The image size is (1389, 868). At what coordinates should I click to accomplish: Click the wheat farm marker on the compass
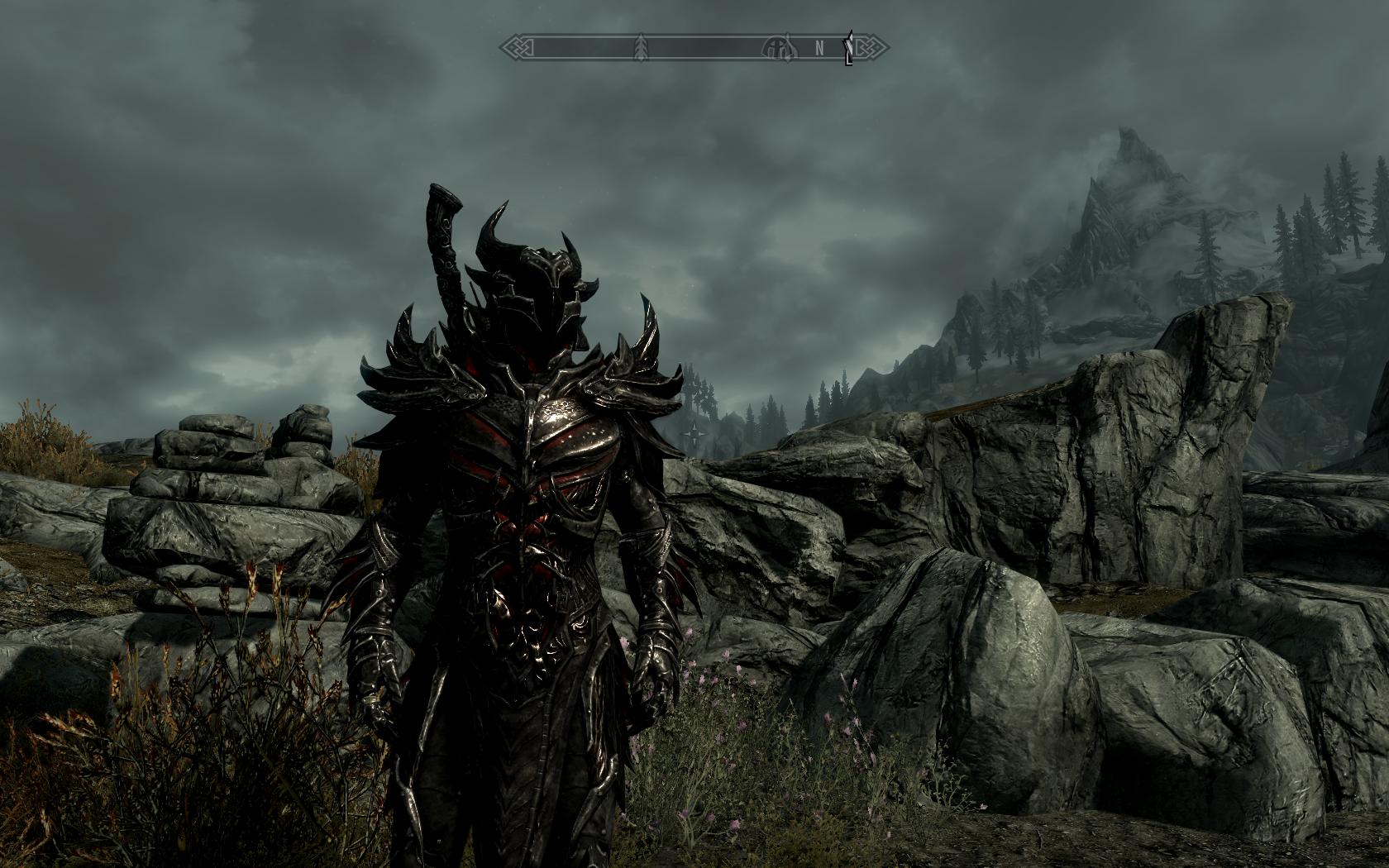pos(641,47)
